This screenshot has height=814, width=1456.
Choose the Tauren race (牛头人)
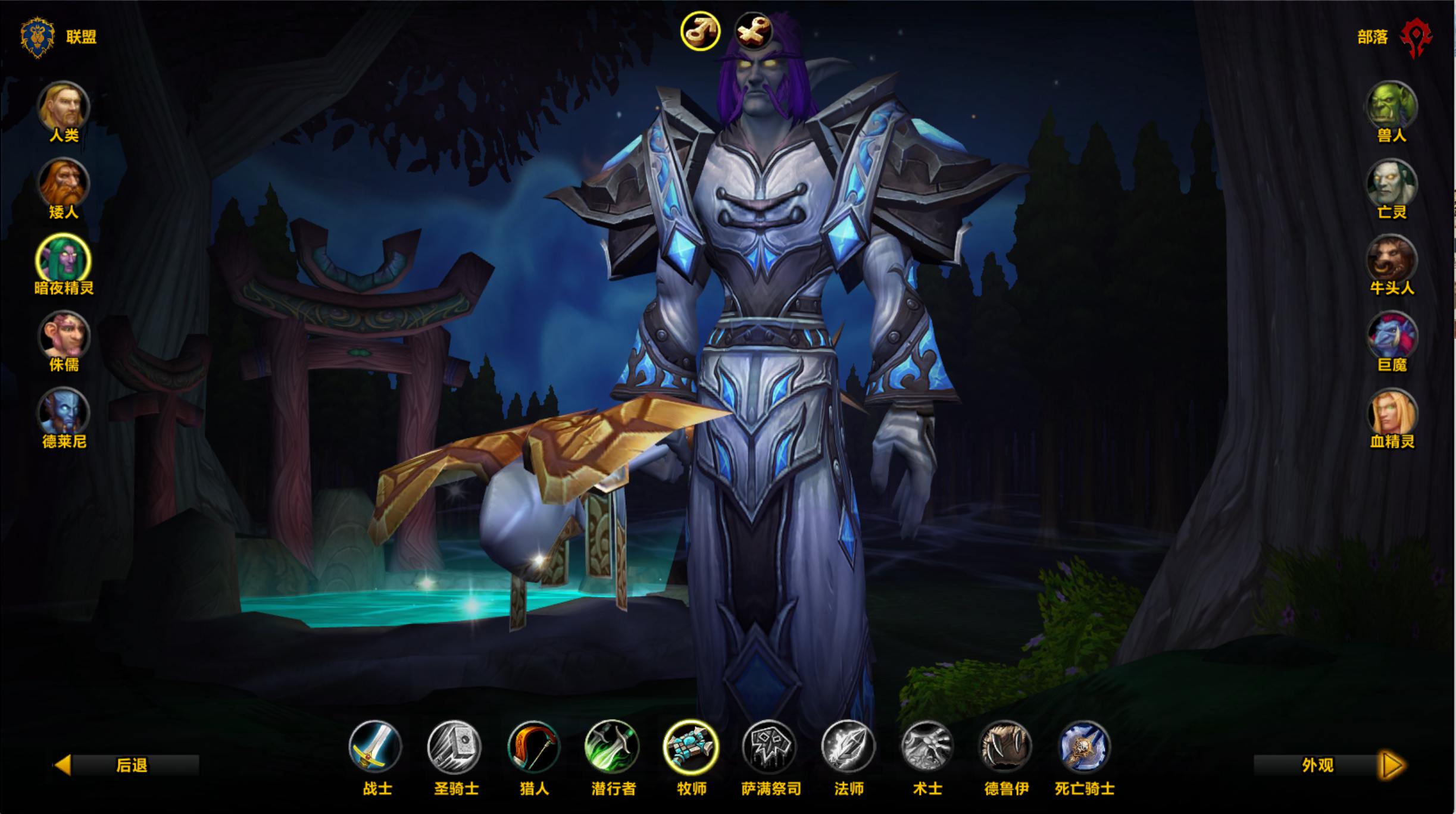tap(1391, 260)
